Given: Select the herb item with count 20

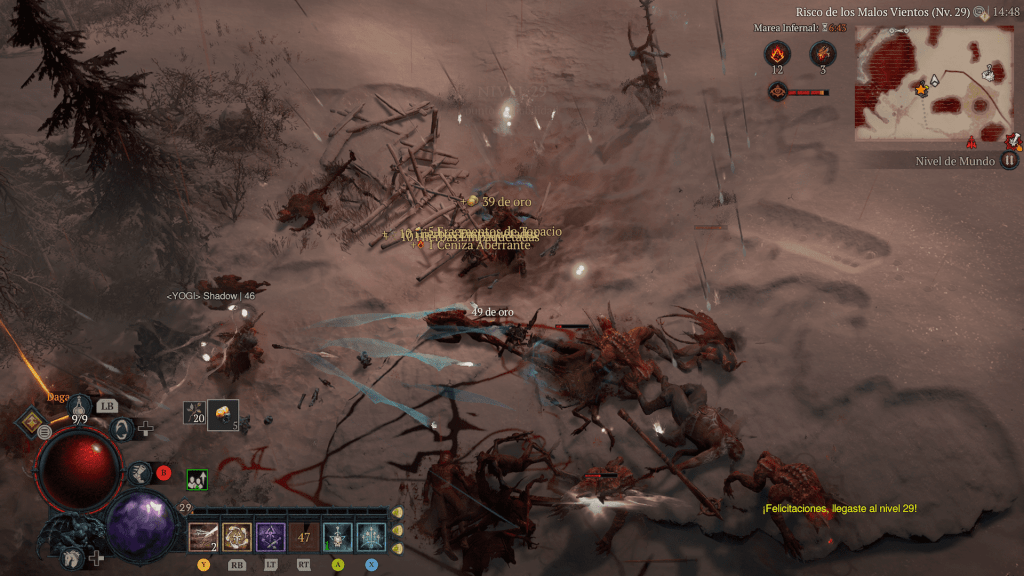Looking at the screenshot, I should tap(194, 414).
